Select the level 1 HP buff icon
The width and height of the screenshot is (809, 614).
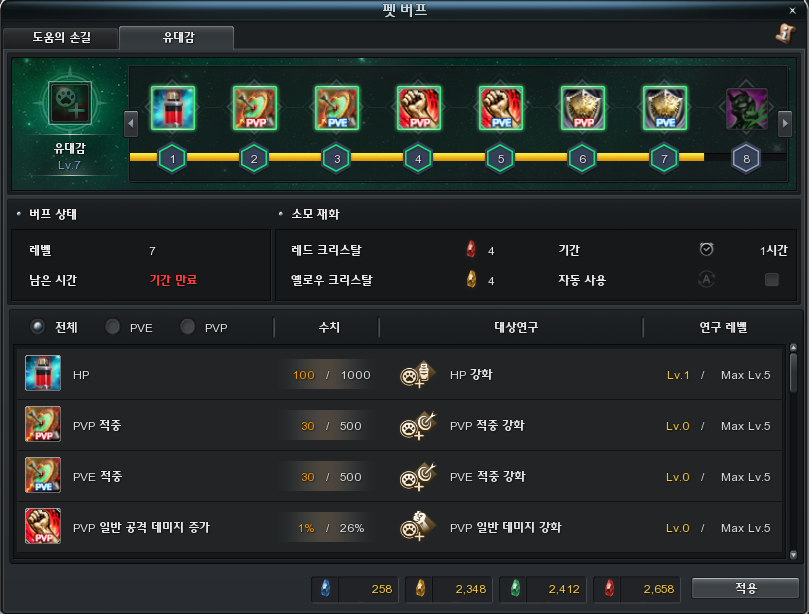click(x=172, y=107)
